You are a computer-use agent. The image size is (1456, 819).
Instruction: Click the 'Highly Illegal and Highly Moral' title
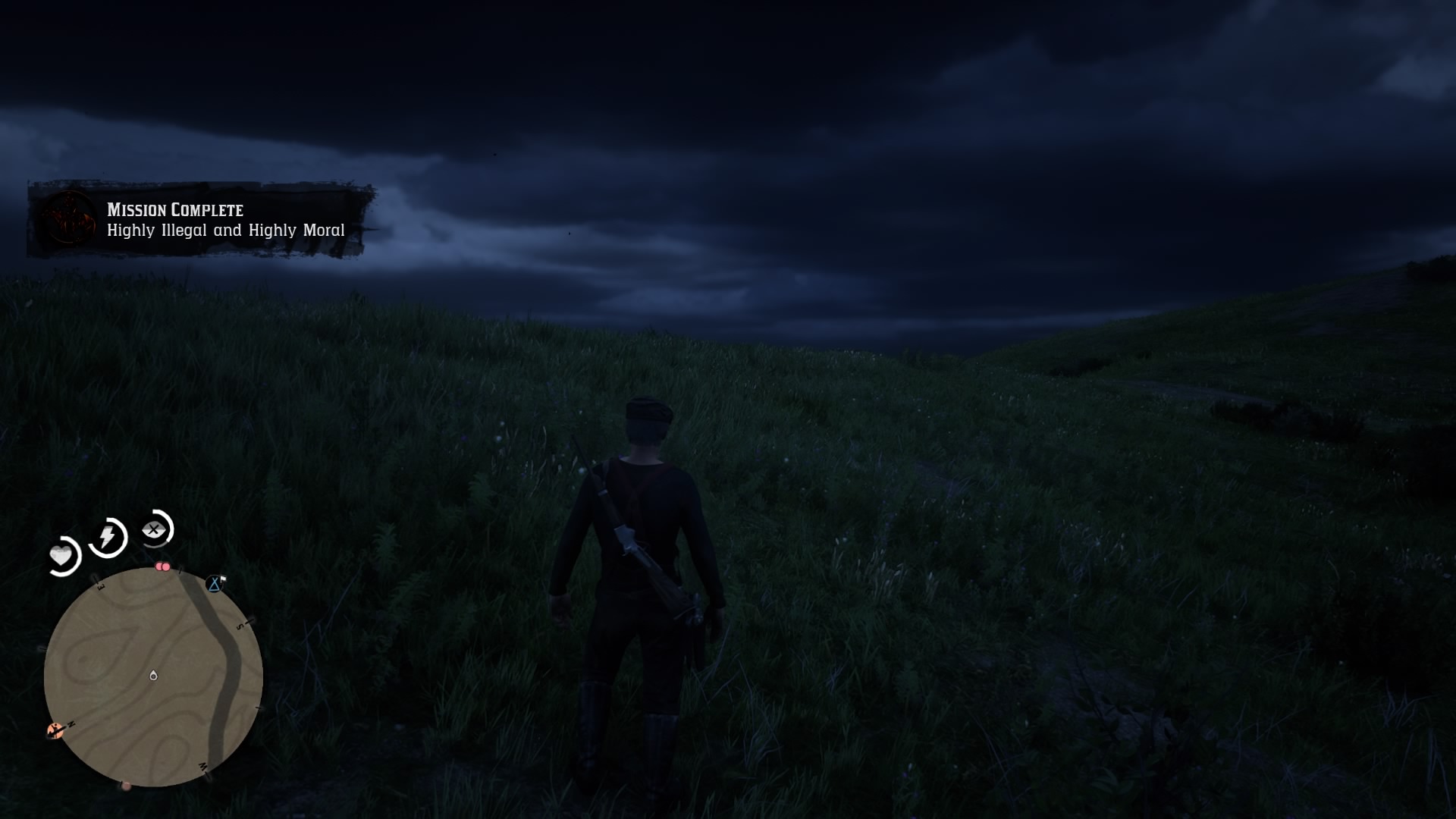[x=224, y=230]
